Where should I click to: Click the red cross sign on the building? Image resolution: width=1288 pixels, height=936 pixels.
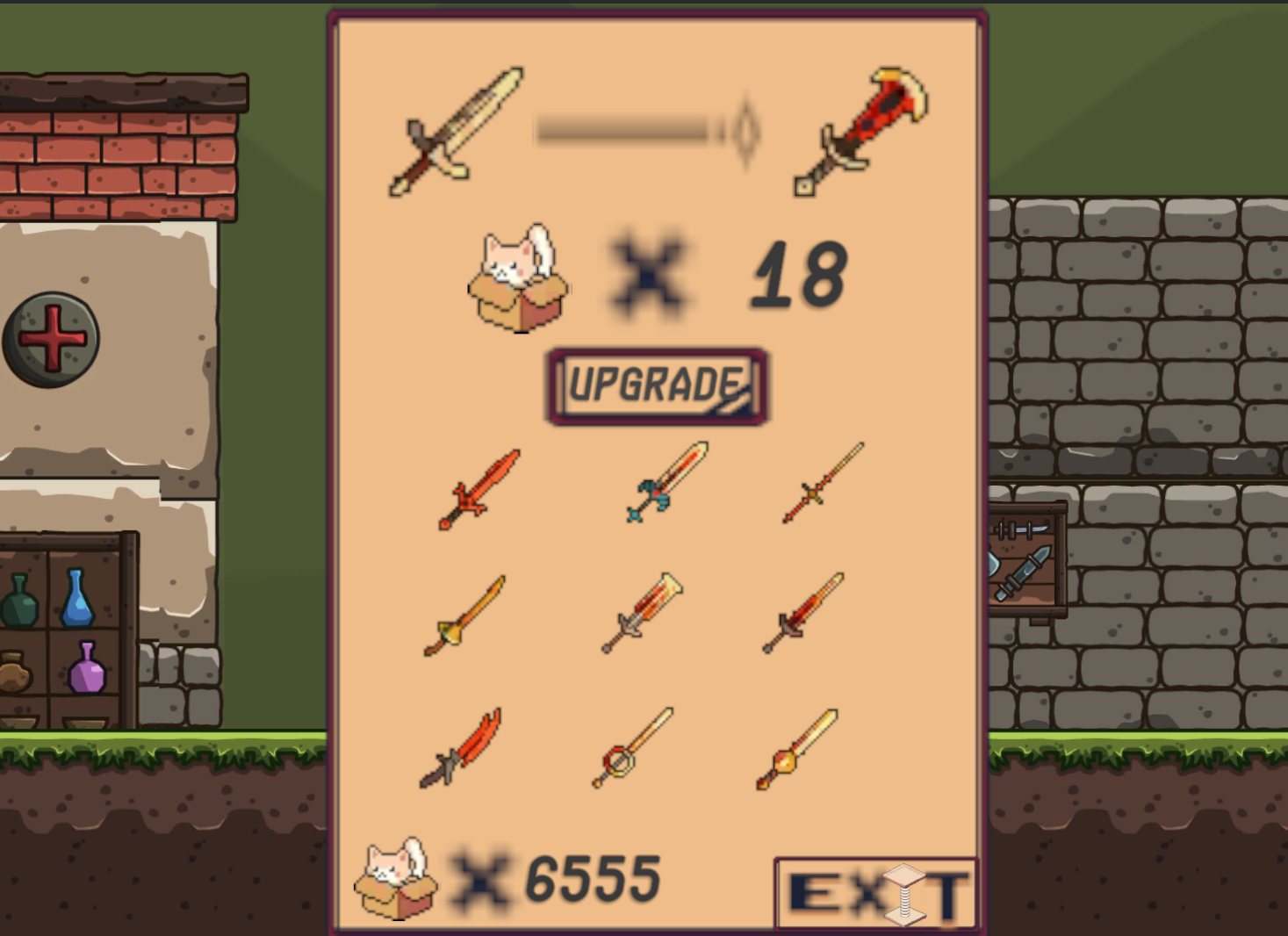tap(50, 338)
